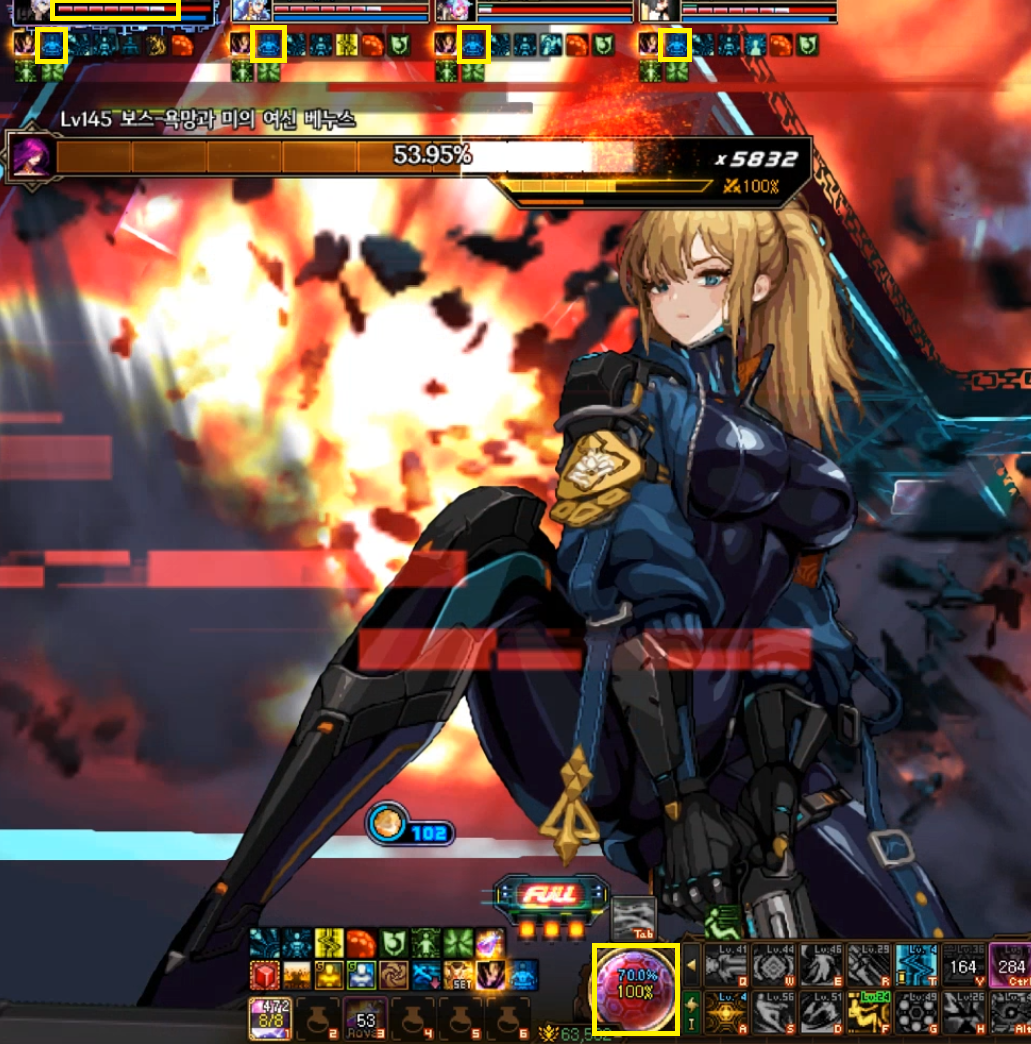Select the item in quick slot 3
1031x1044 pixels.
[x=366, y=1018]
